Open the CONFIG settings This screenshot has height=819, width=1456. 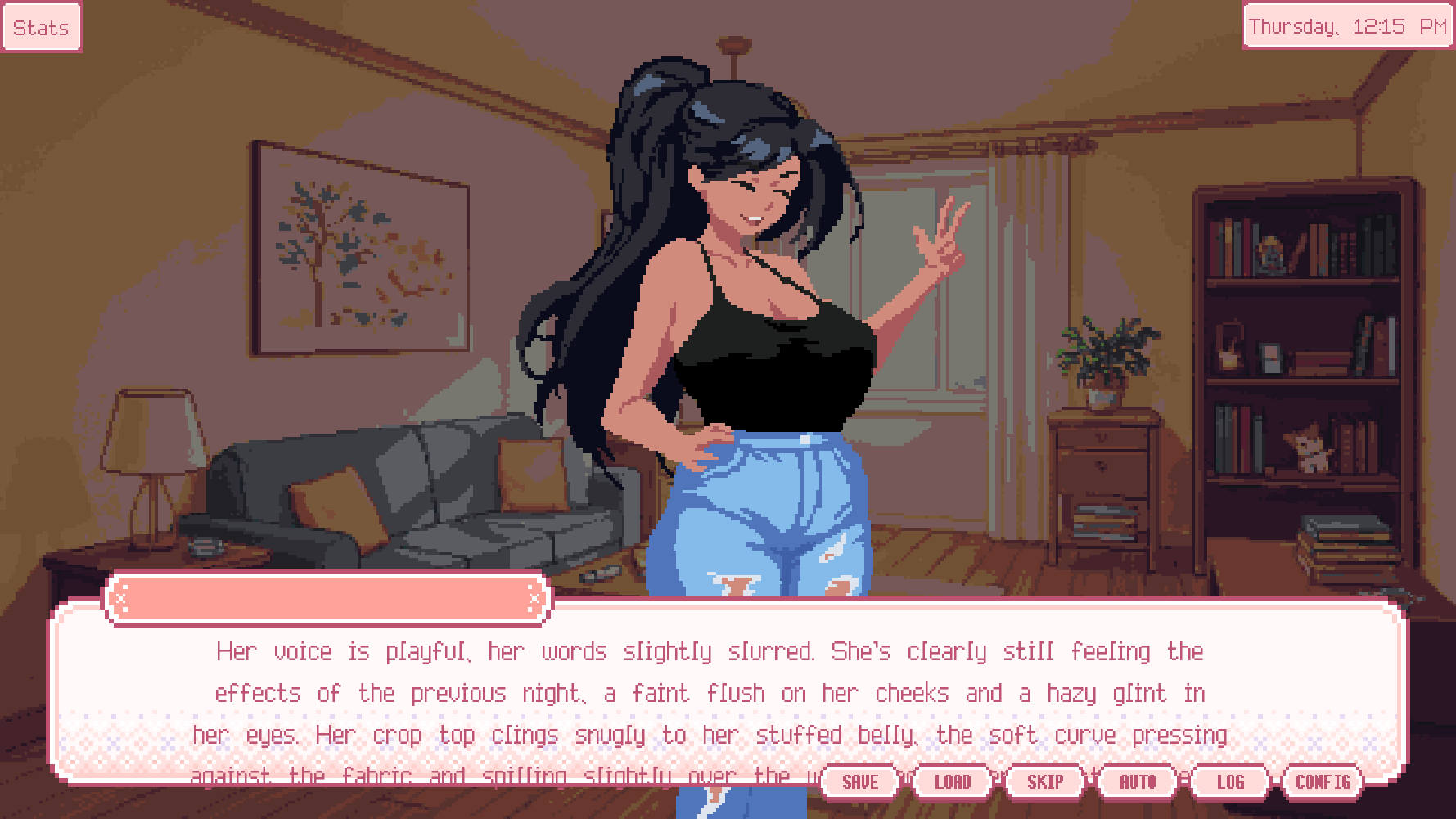pyautogui.click(x=1322, y=781)
